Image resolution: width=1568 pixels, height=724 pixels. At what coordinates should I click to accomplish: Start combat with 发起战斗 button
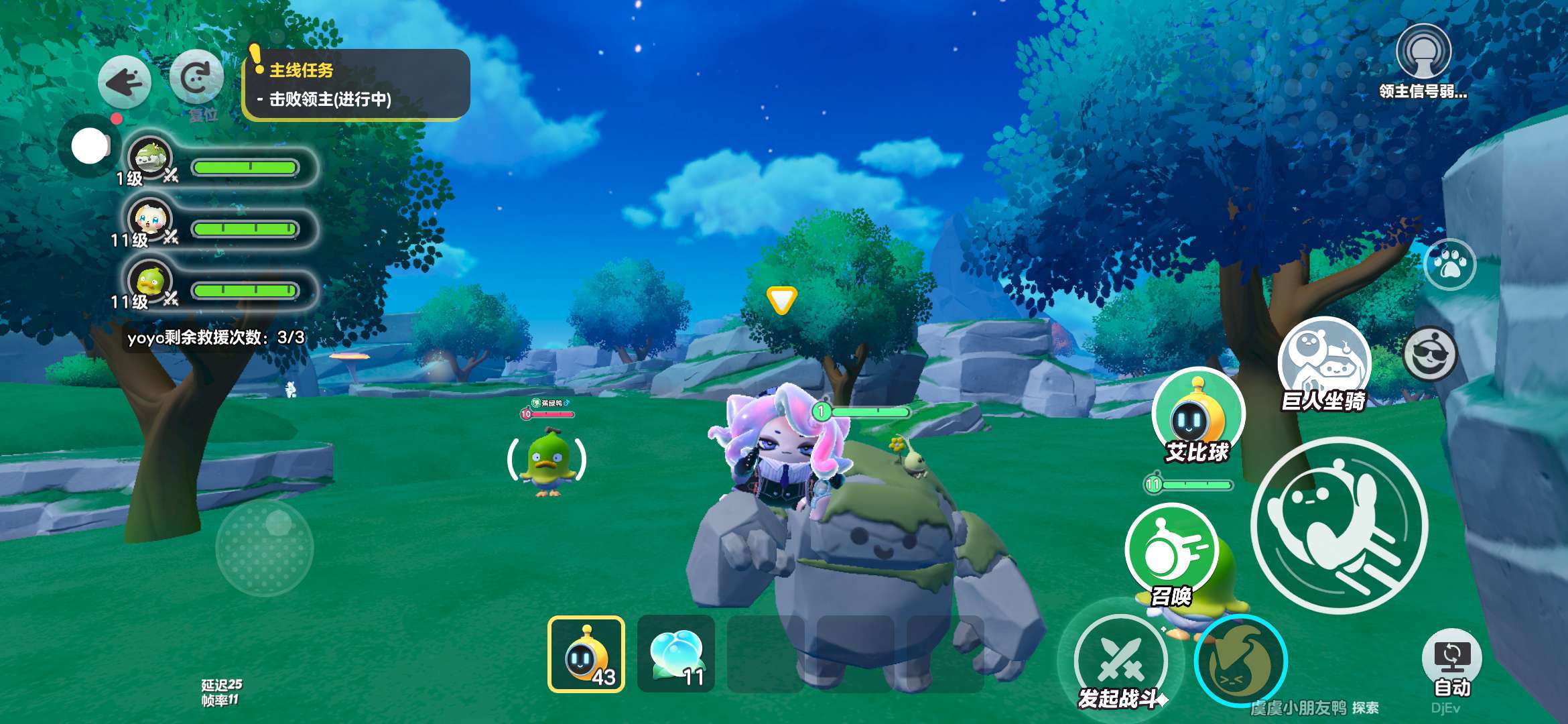click(x=1120, y=661)
